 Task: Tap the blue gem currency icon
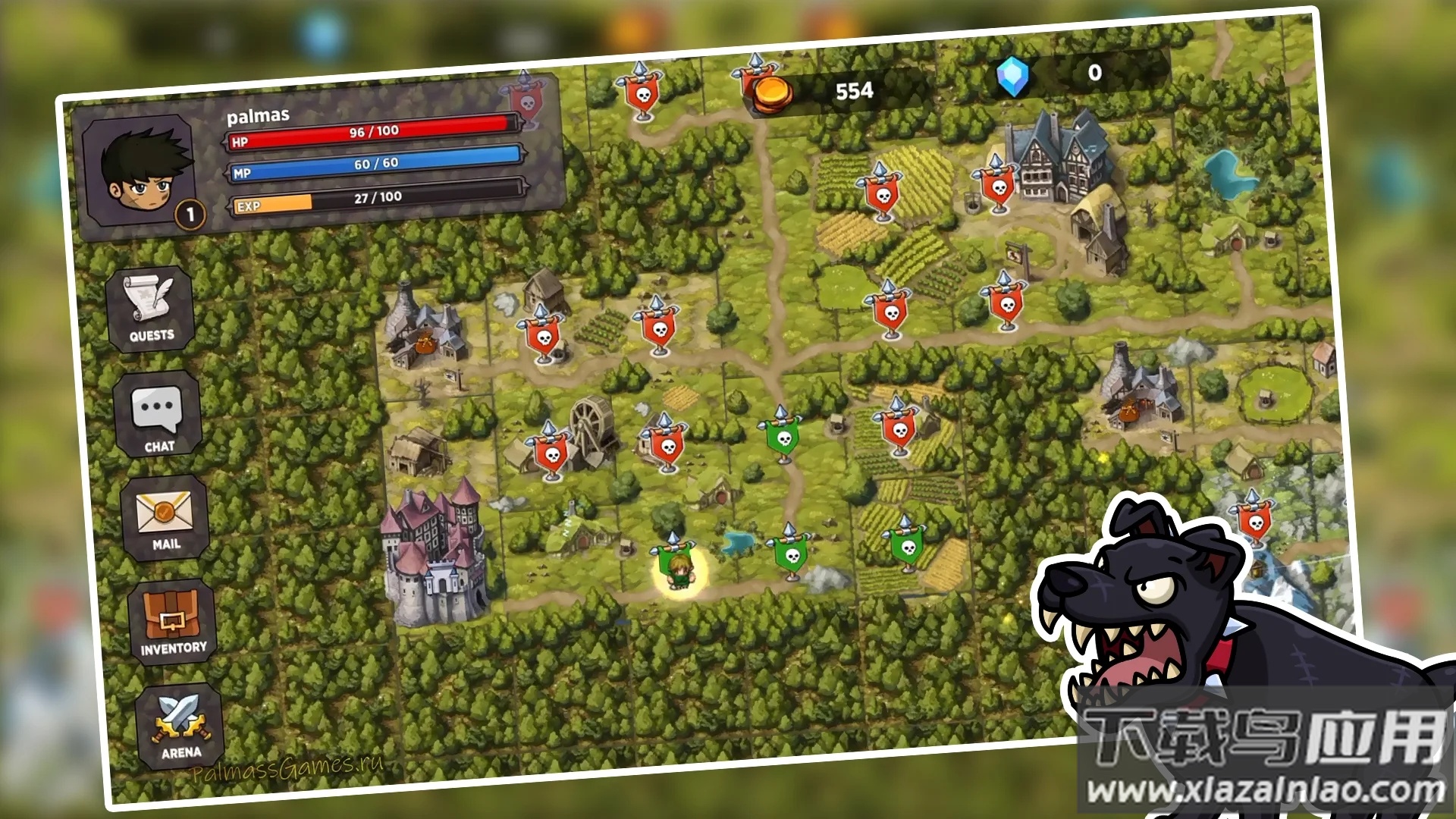click(1013, 76)
